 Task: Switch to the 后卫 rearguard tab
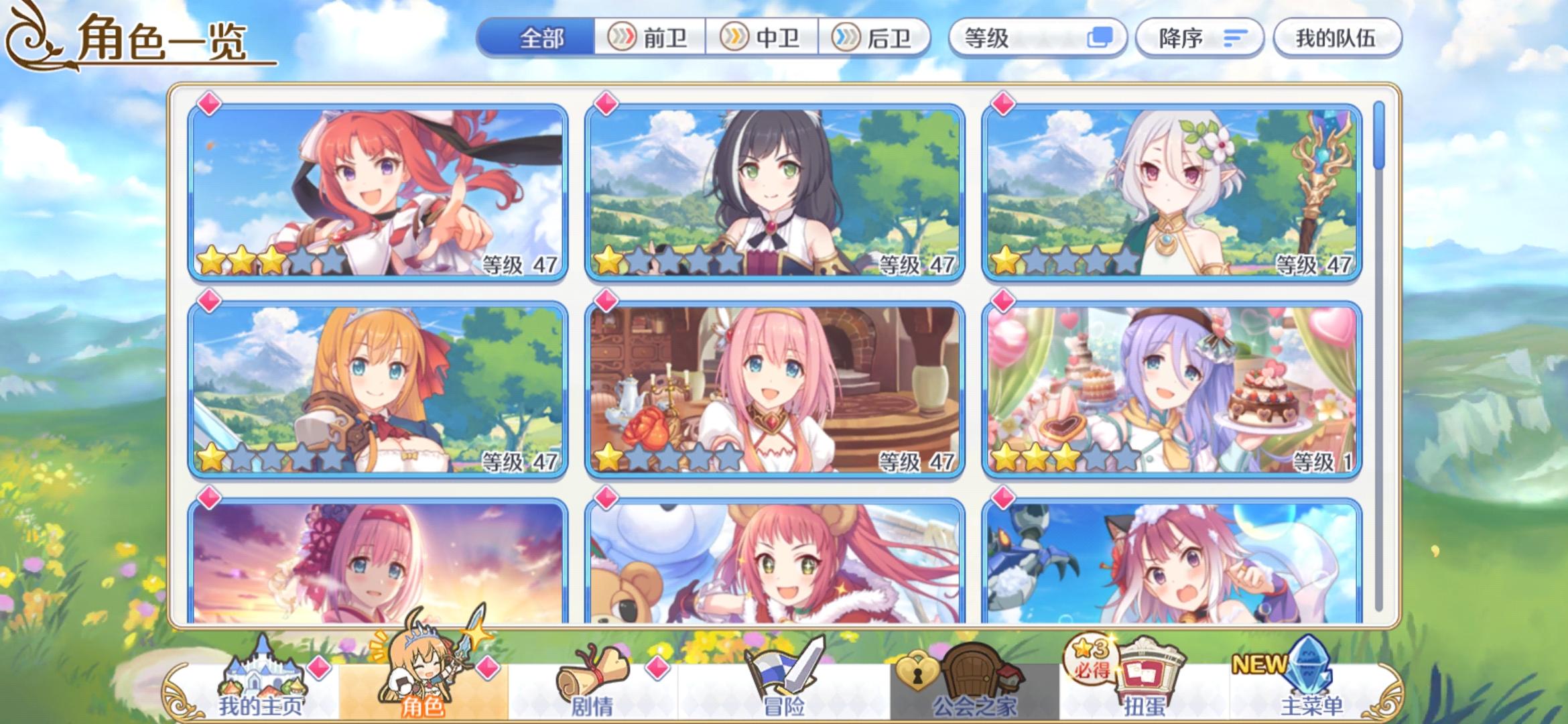click(876, 38)
